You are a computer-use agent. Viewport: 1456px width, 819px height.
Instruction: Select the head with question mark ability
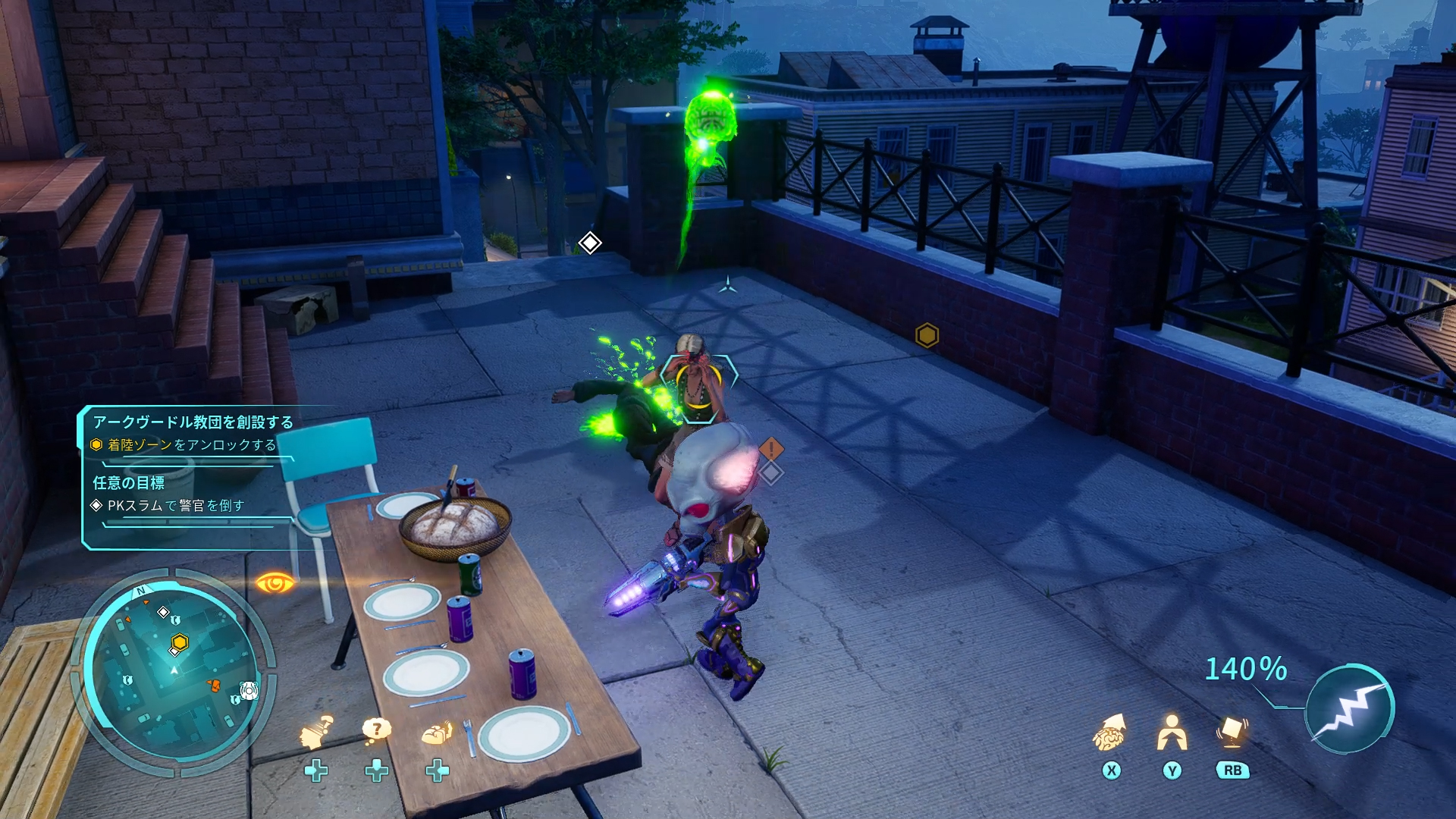coord(316,733)
